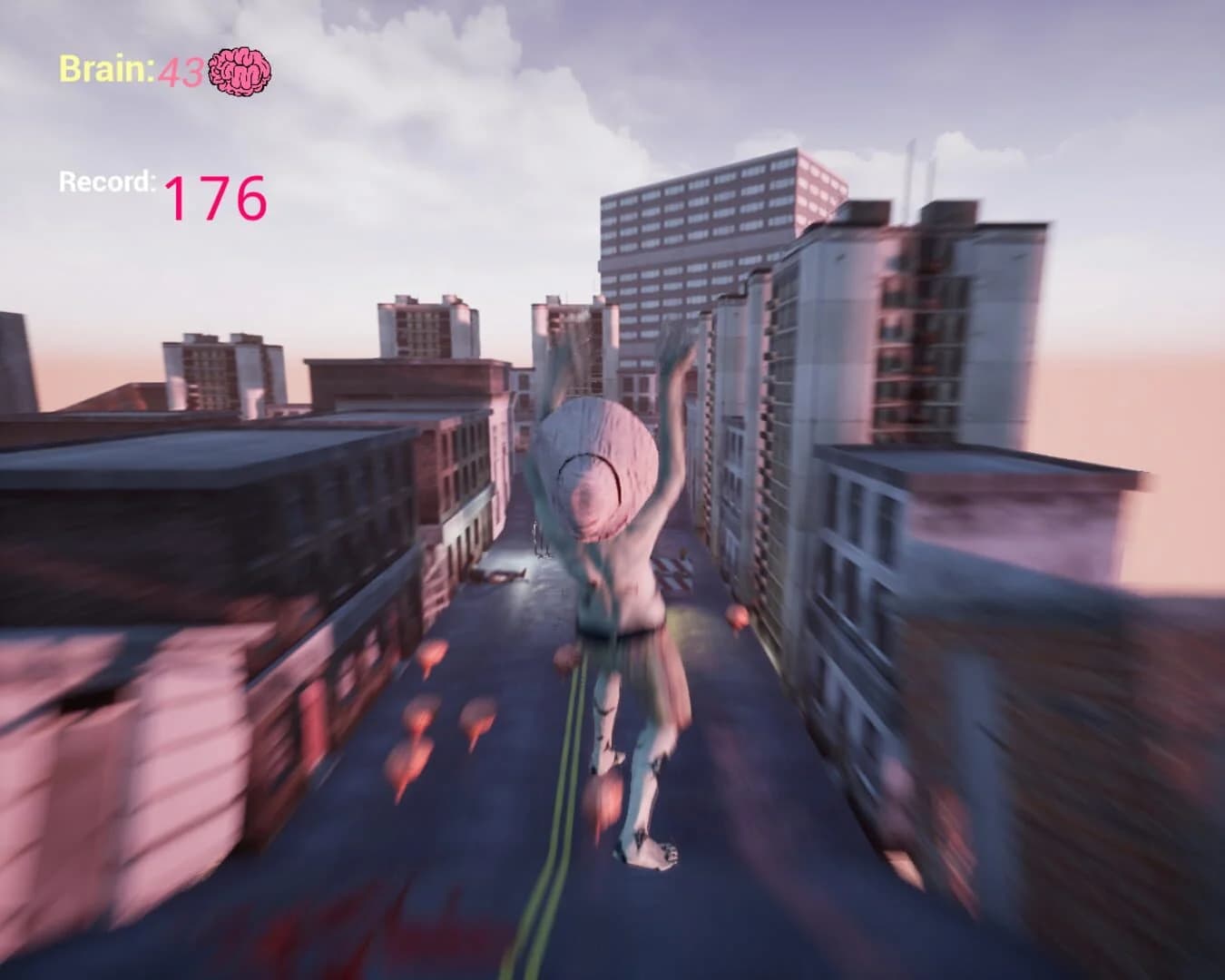The height and width of the screenshot is (980, 1225).
Task: Click the white Record label
Action: [106, 181]
